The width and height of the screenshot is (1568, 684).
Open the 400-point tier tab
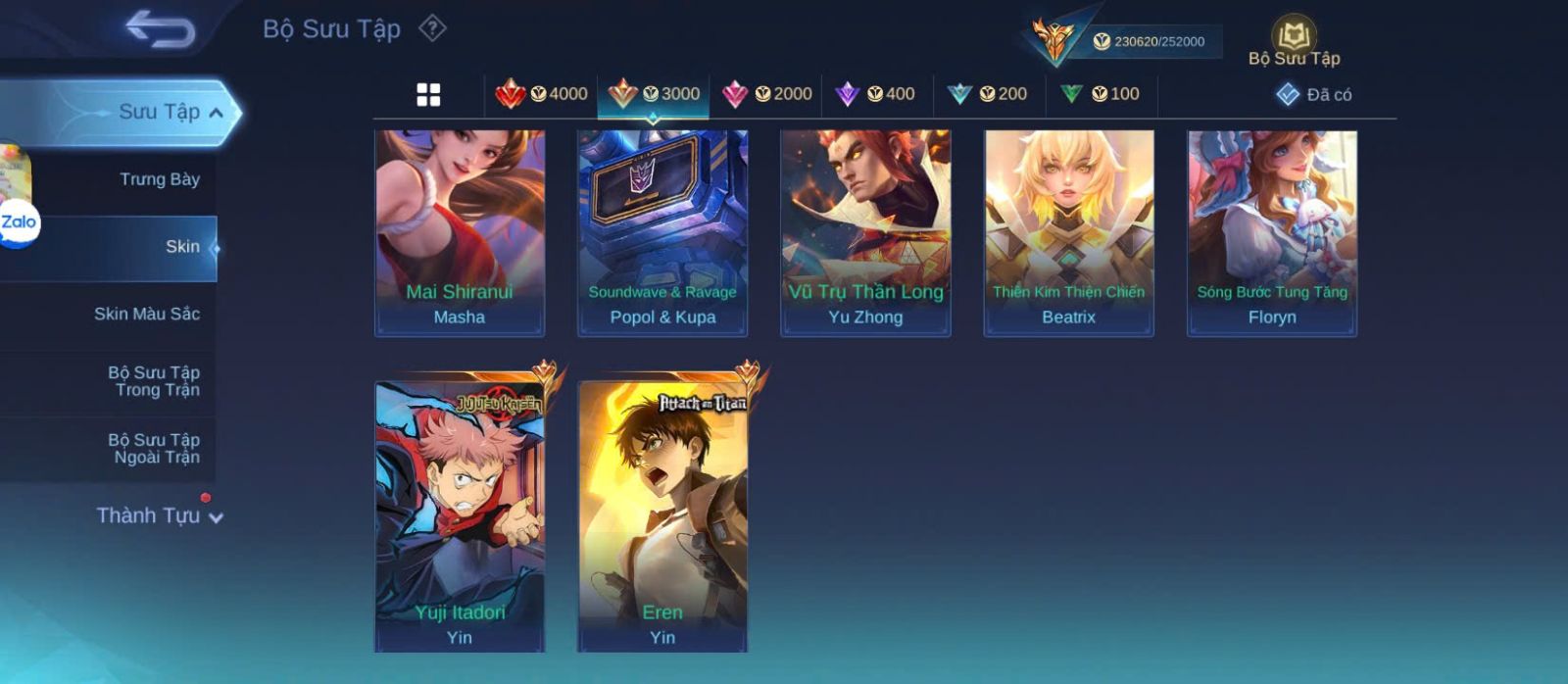point(875,94)
